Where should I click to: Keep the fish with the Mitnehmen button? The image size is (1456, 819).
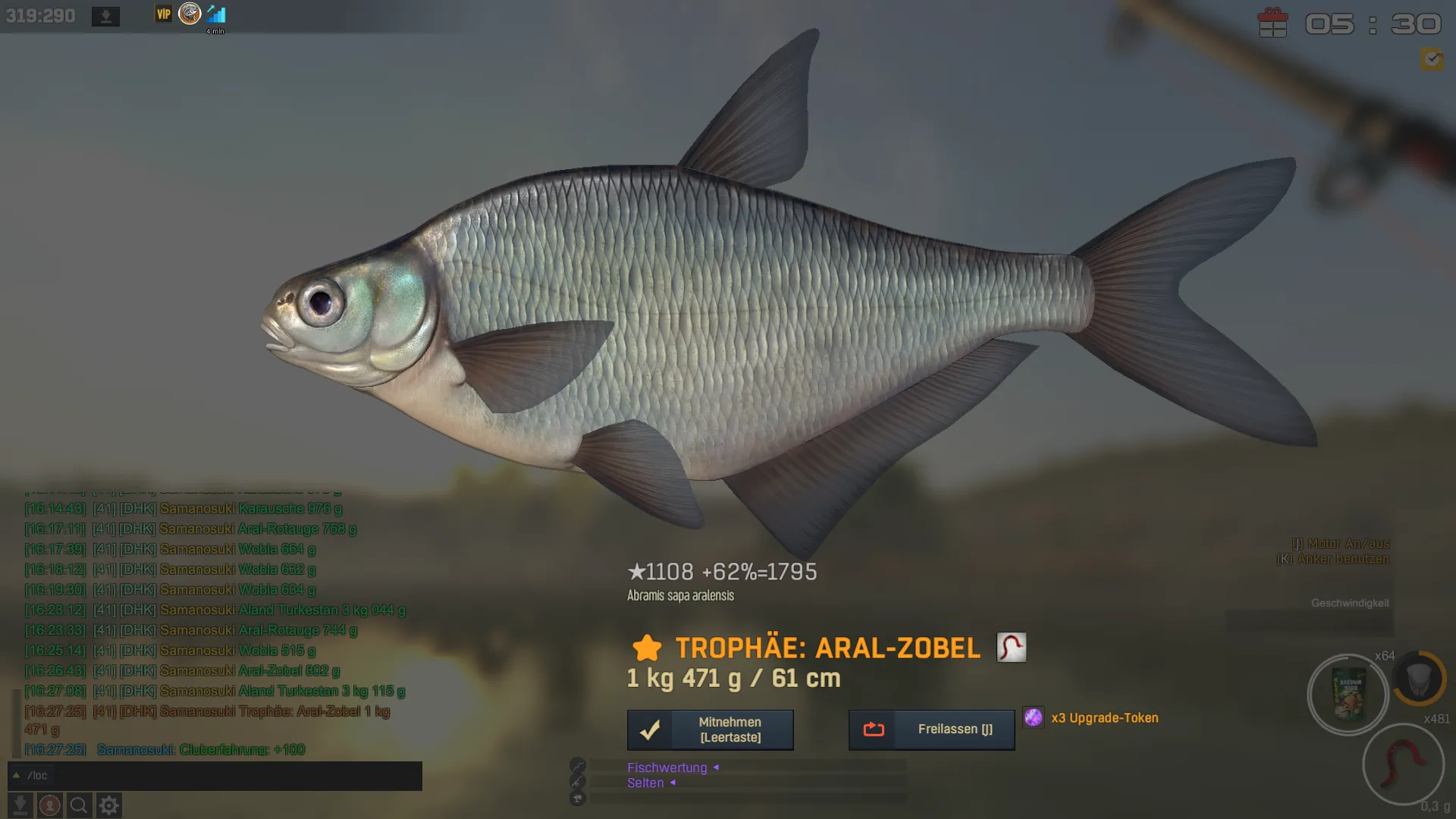pyautogui.click(x=710, y=730)
